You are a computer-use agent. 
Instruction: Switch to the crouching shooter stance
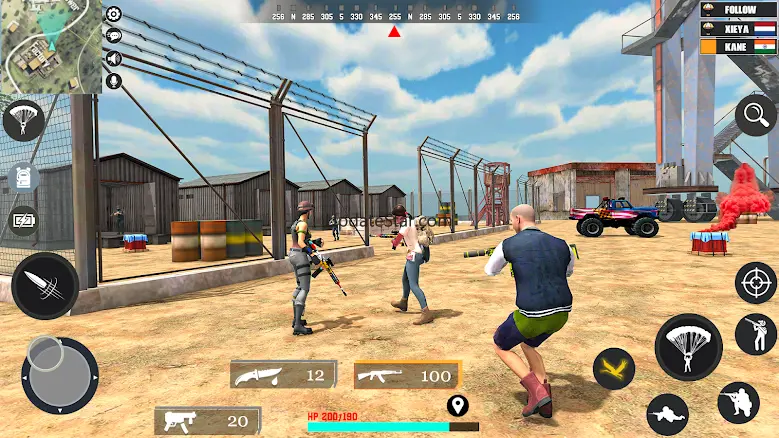coord(738,403)
